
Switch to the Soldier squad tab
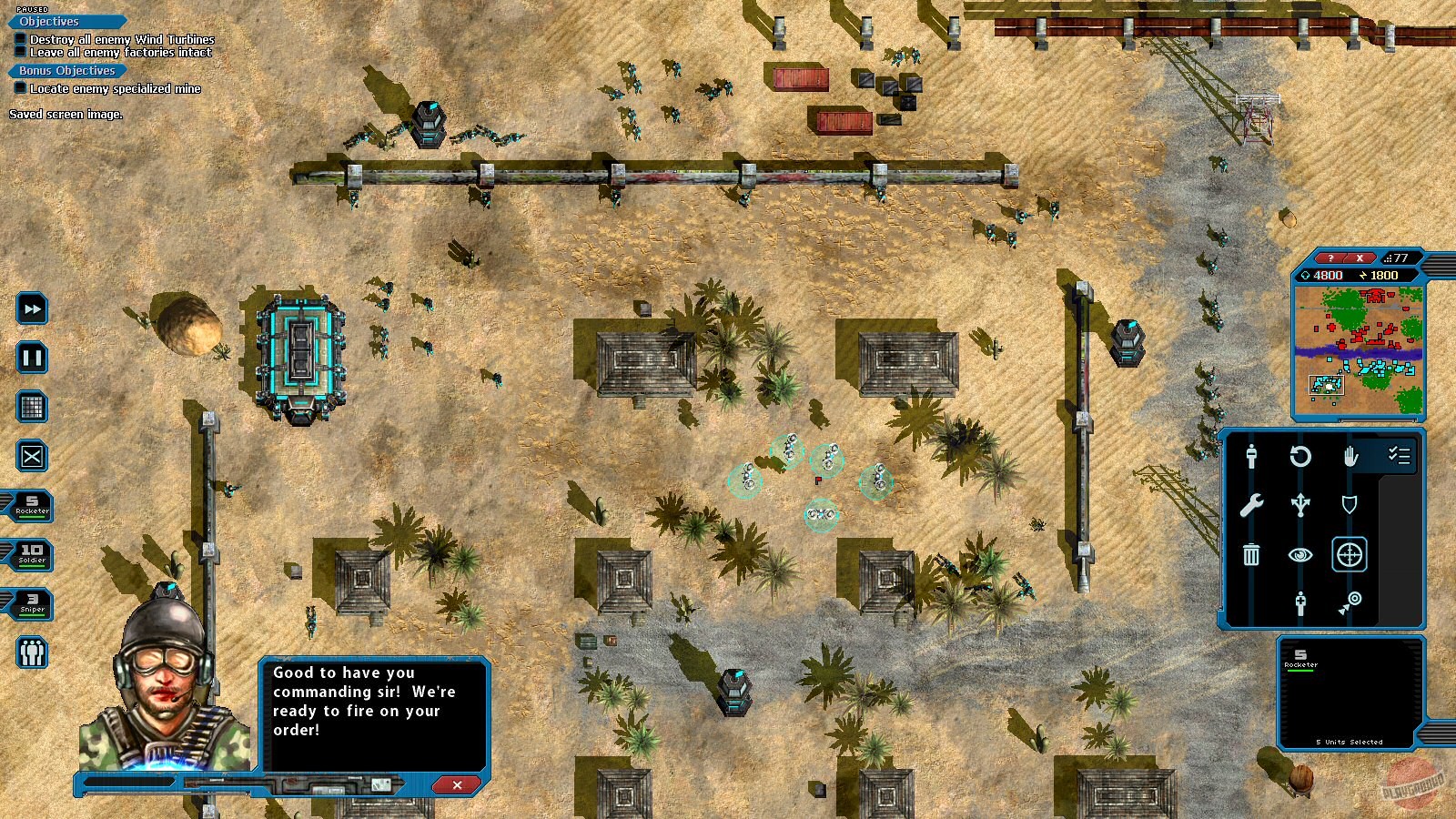(31, 555)
